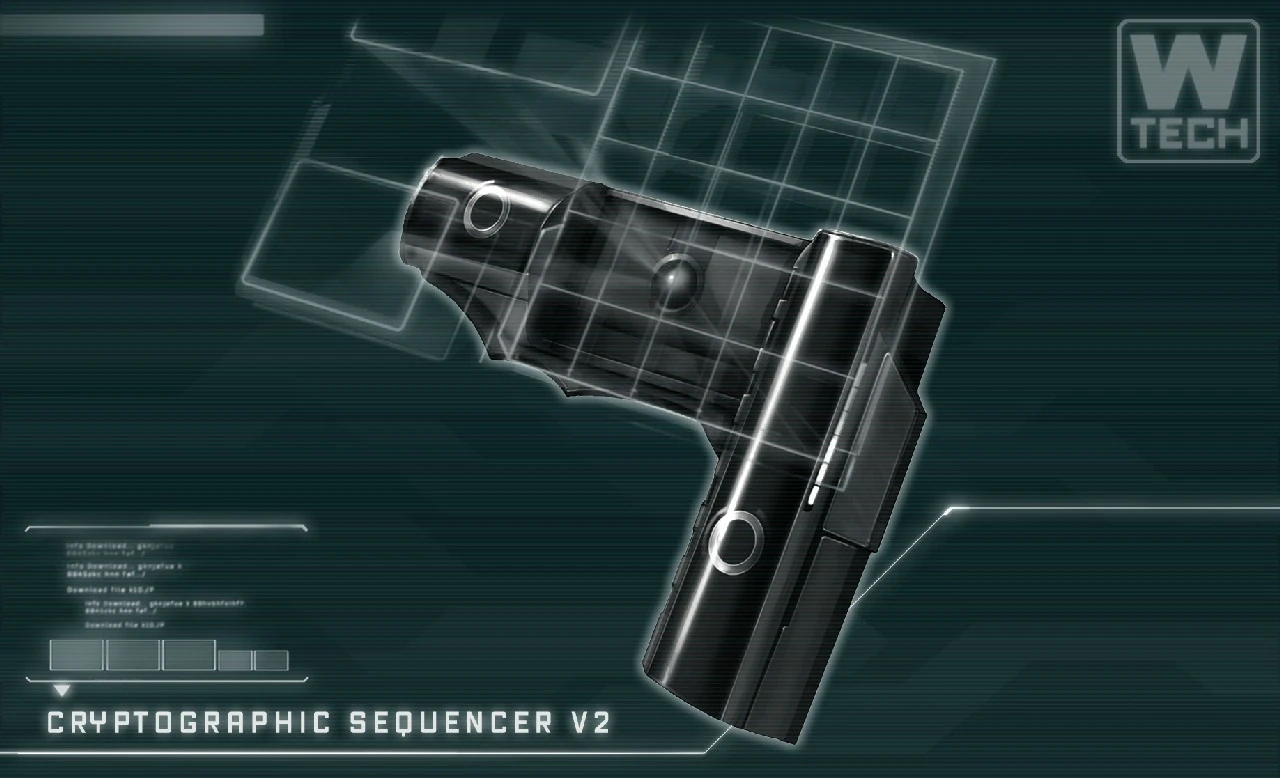
Task: Toggle the first download progress segment
Action: (77, 654)
